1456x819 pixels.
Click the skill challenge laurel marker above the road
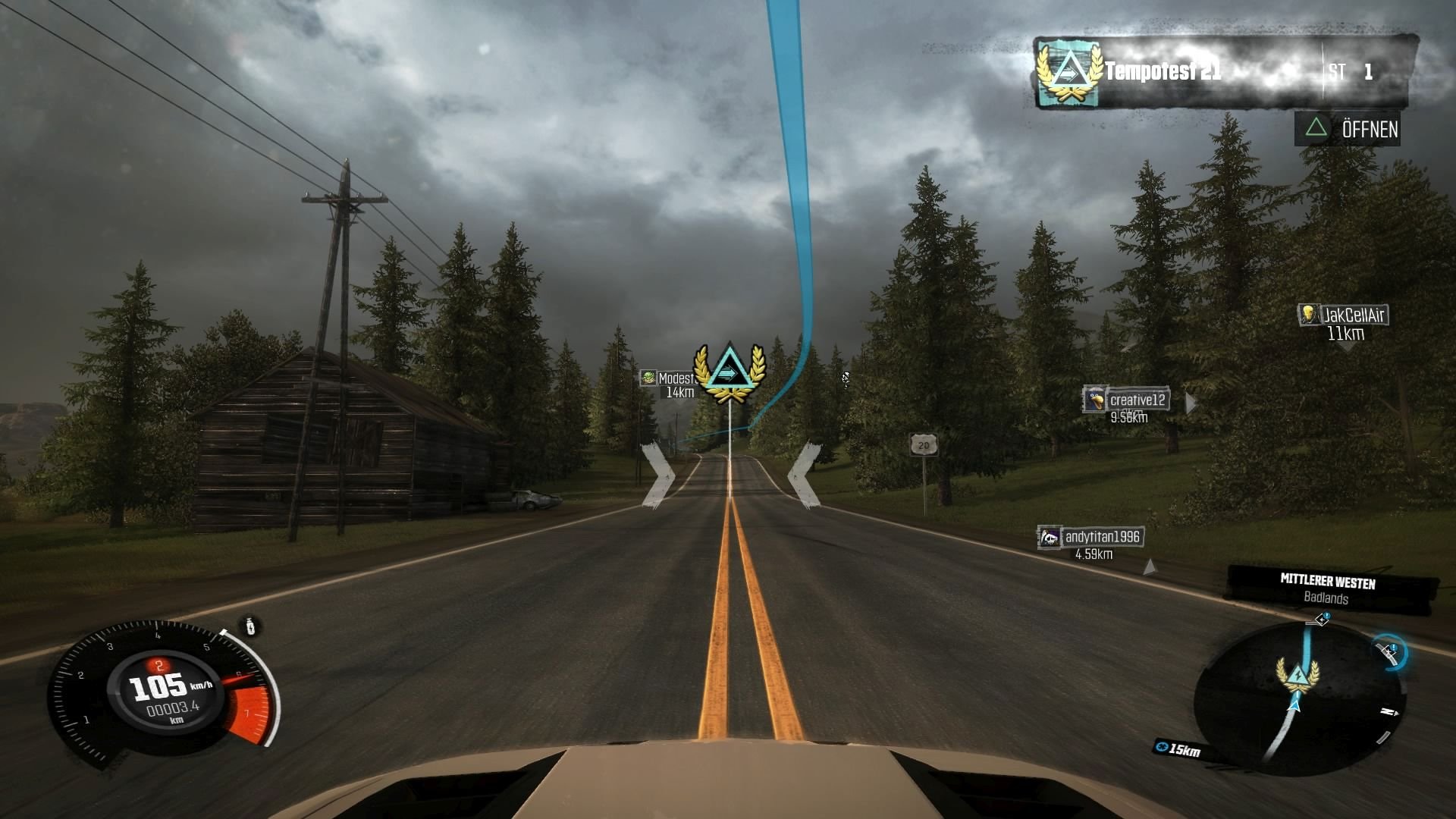coord(729,372)
